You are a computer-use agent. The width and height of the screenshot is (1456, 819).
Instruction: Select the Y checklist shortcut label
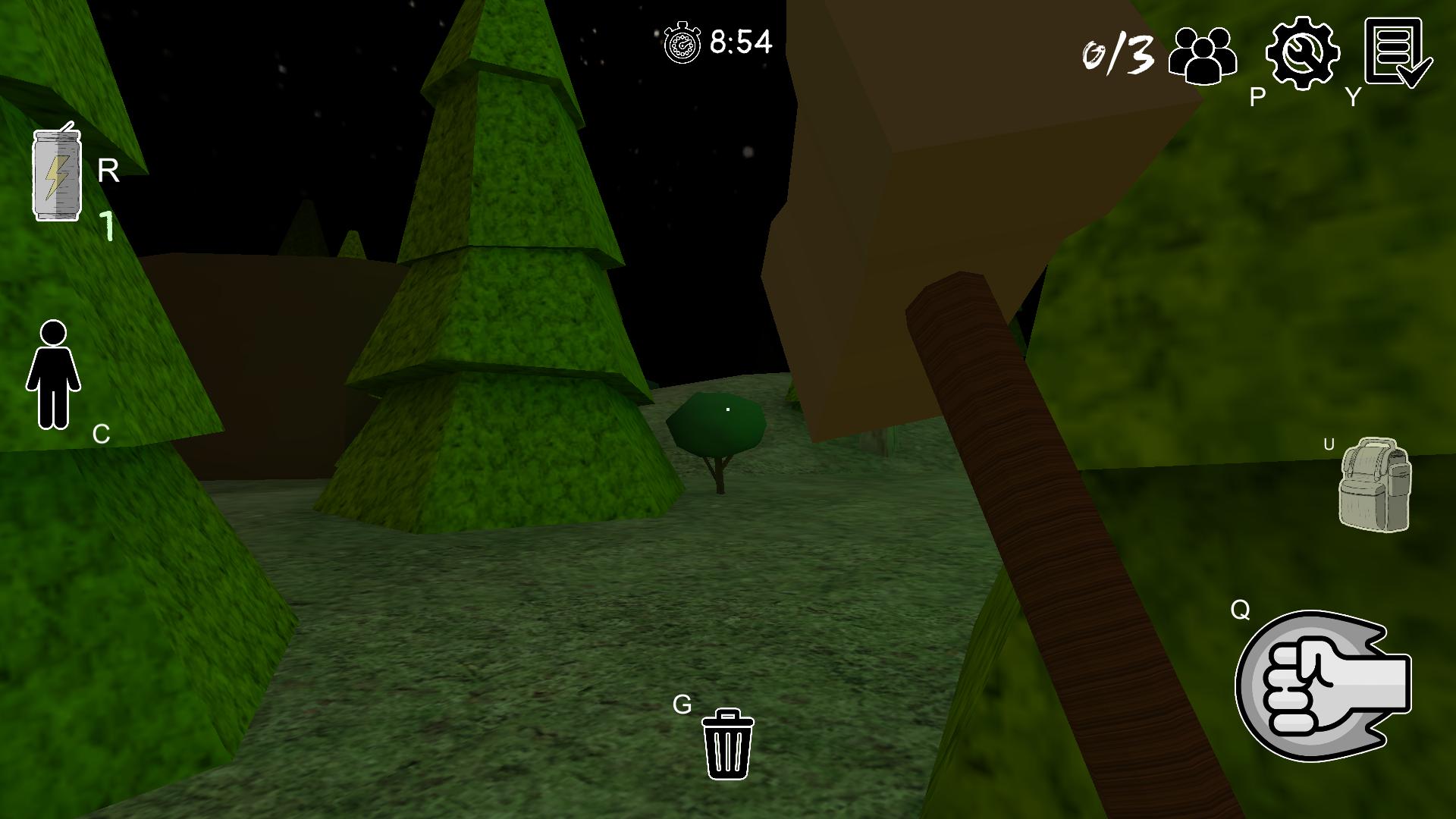(x=1351, y=97)
